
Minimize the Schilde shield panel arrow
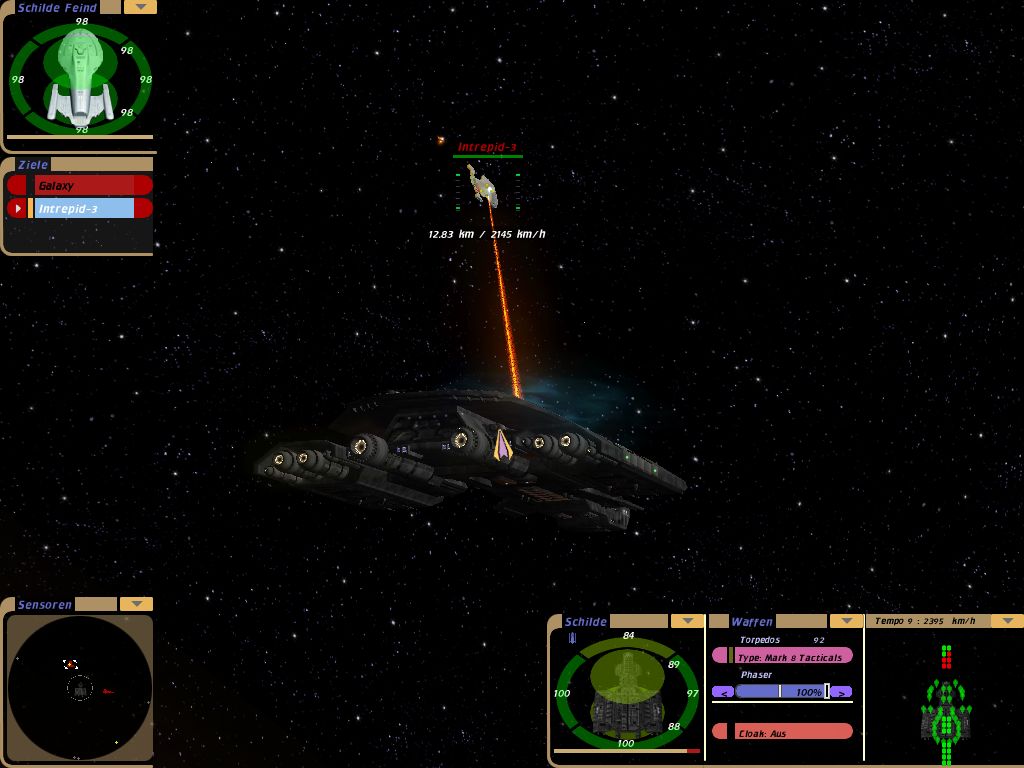point(687,621)
